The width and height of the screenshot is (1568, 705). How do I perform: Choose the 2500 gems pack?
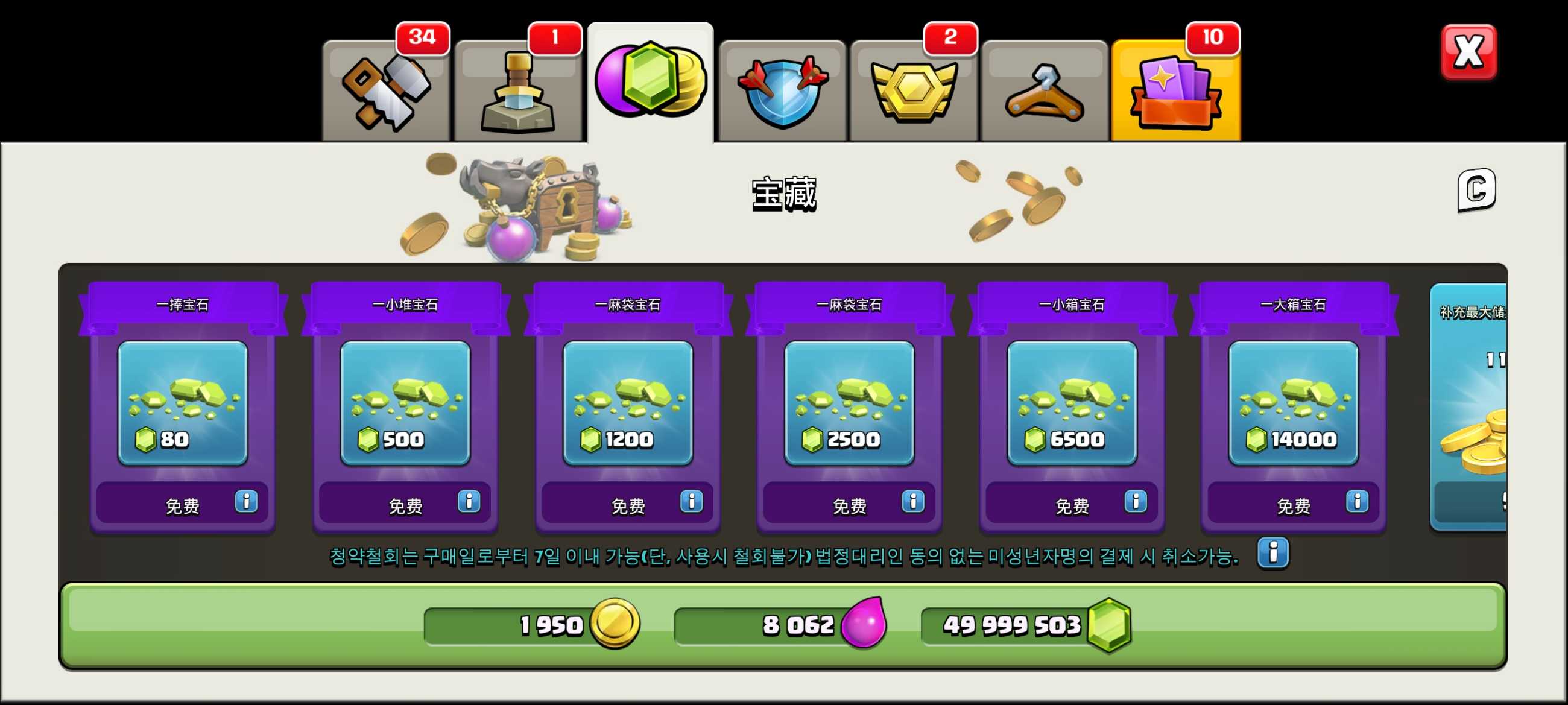tap(849, 403)
